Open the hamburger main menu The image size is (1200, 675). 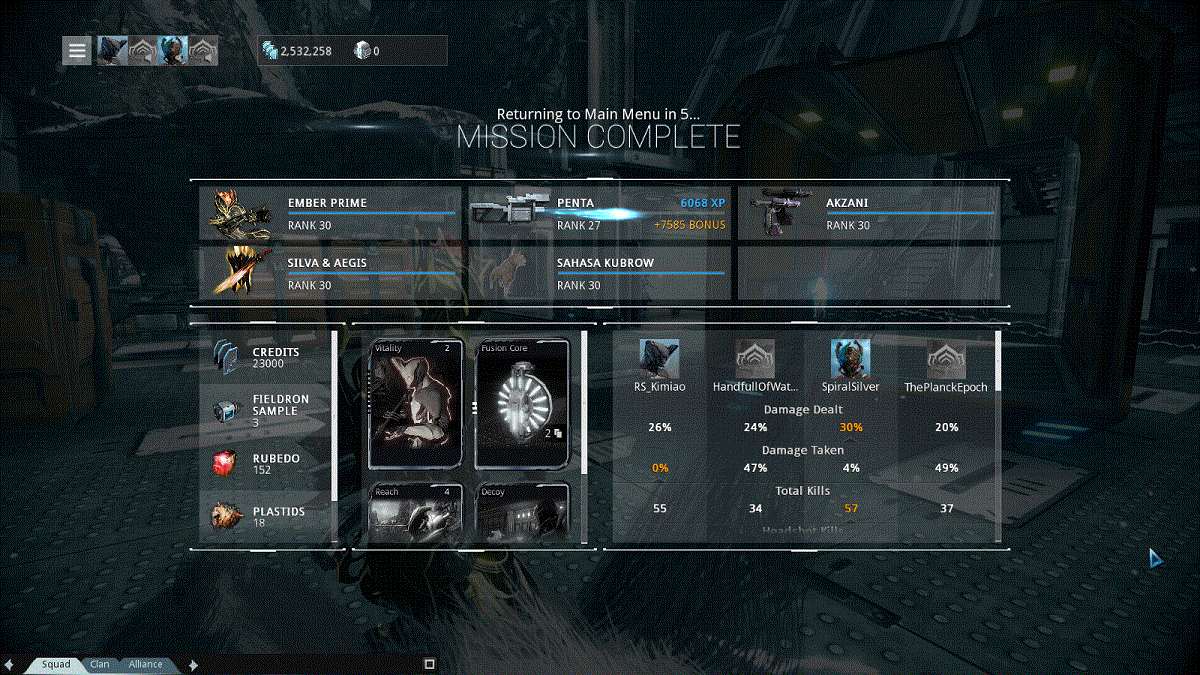[77, 50]
